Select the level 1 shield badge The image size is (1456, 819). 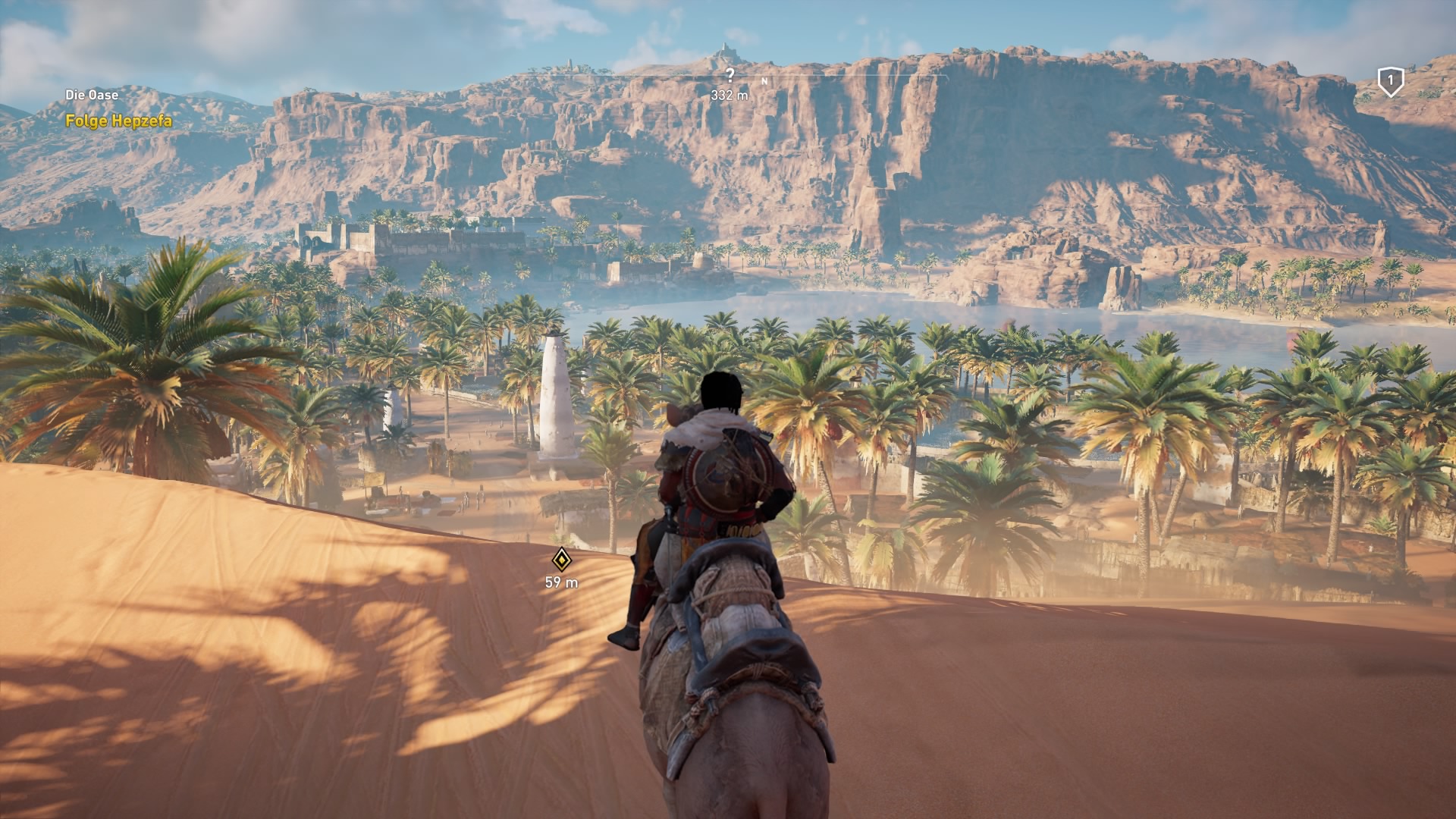[x=1390, y=81]
